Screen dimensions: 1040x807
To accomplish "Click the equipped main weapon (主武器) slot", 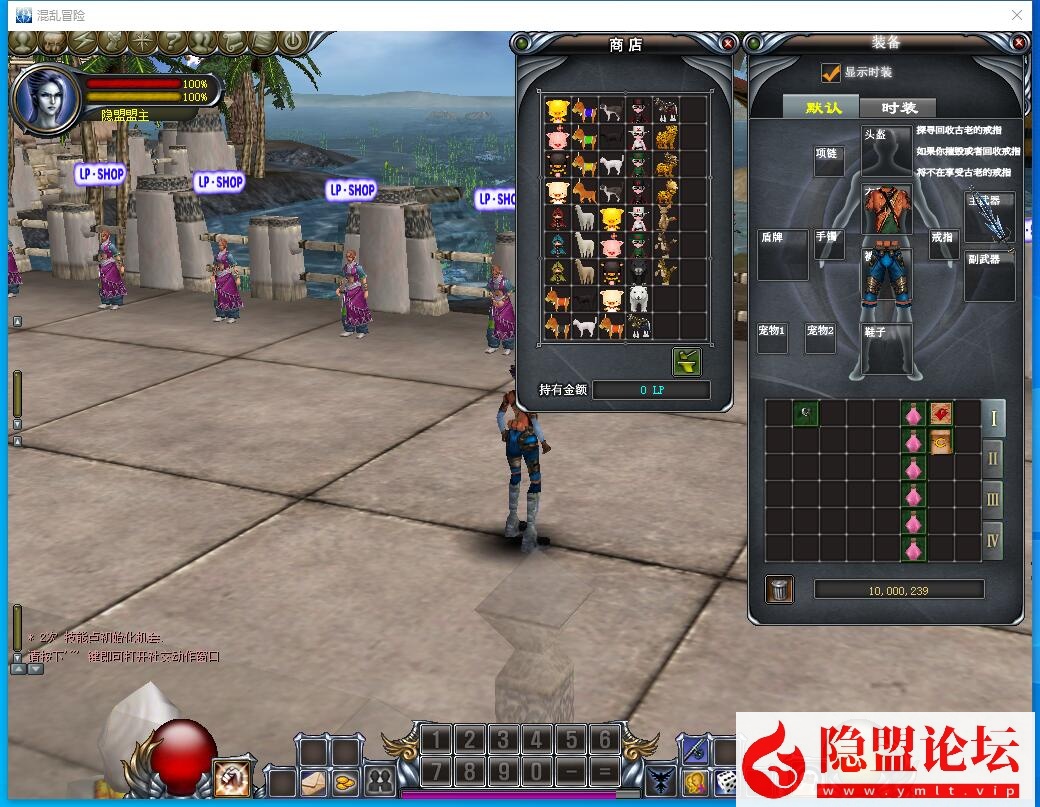I will [989, 215].
